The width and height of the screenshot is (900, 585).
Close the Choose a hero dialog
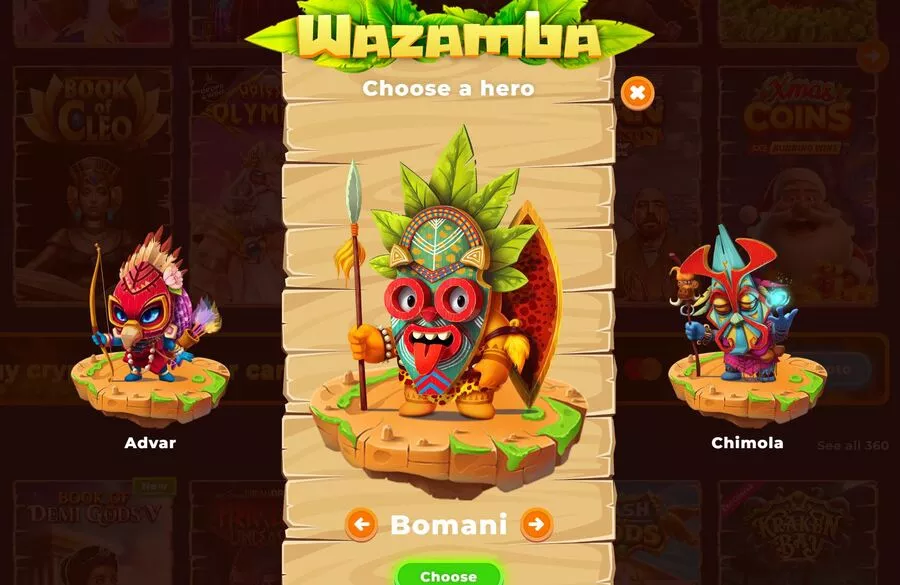(637, 94)
